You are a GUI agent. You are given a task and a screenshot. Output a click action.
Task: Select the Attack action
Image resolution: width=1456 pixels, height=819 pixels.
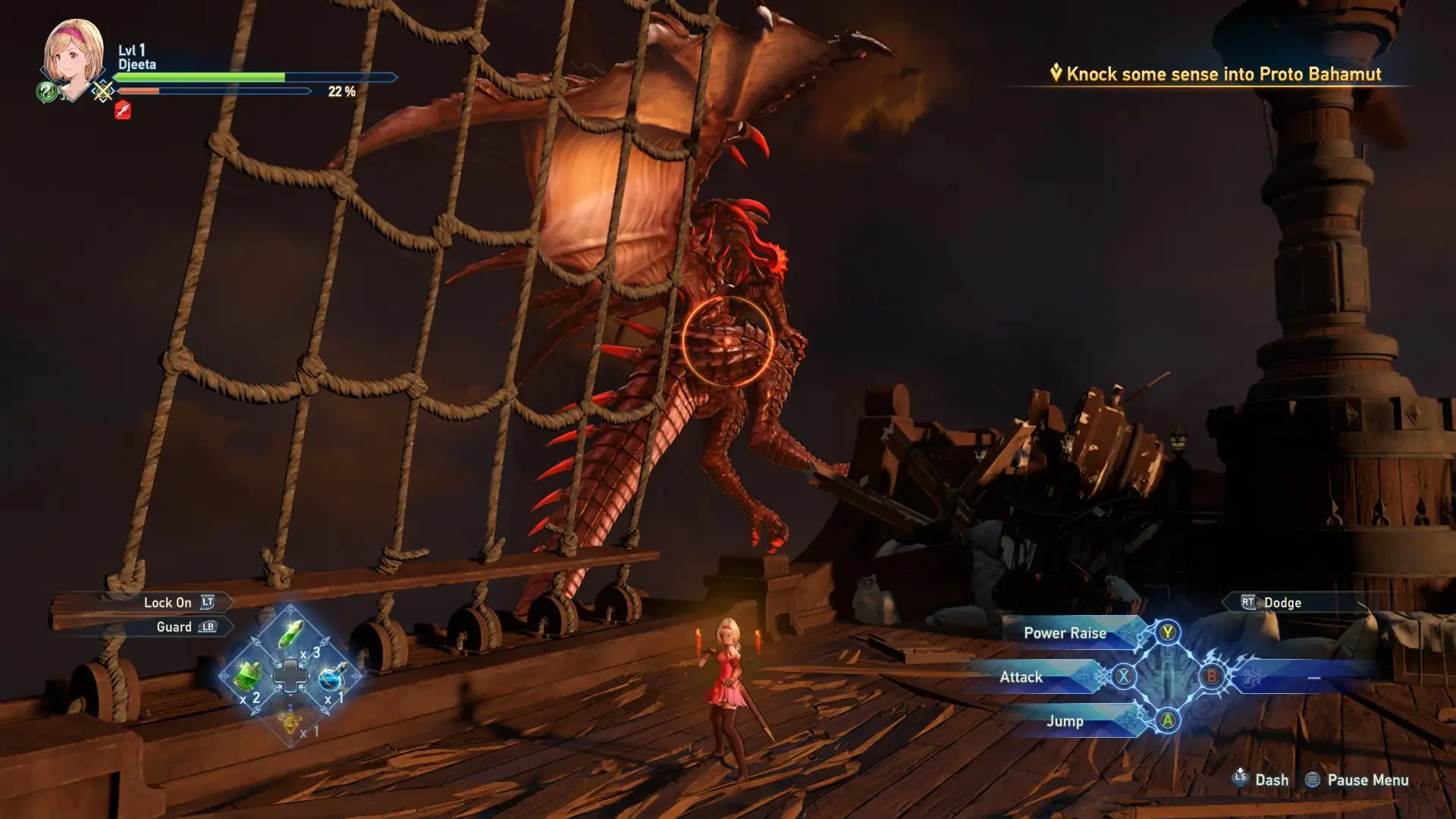click(1021, 677)
